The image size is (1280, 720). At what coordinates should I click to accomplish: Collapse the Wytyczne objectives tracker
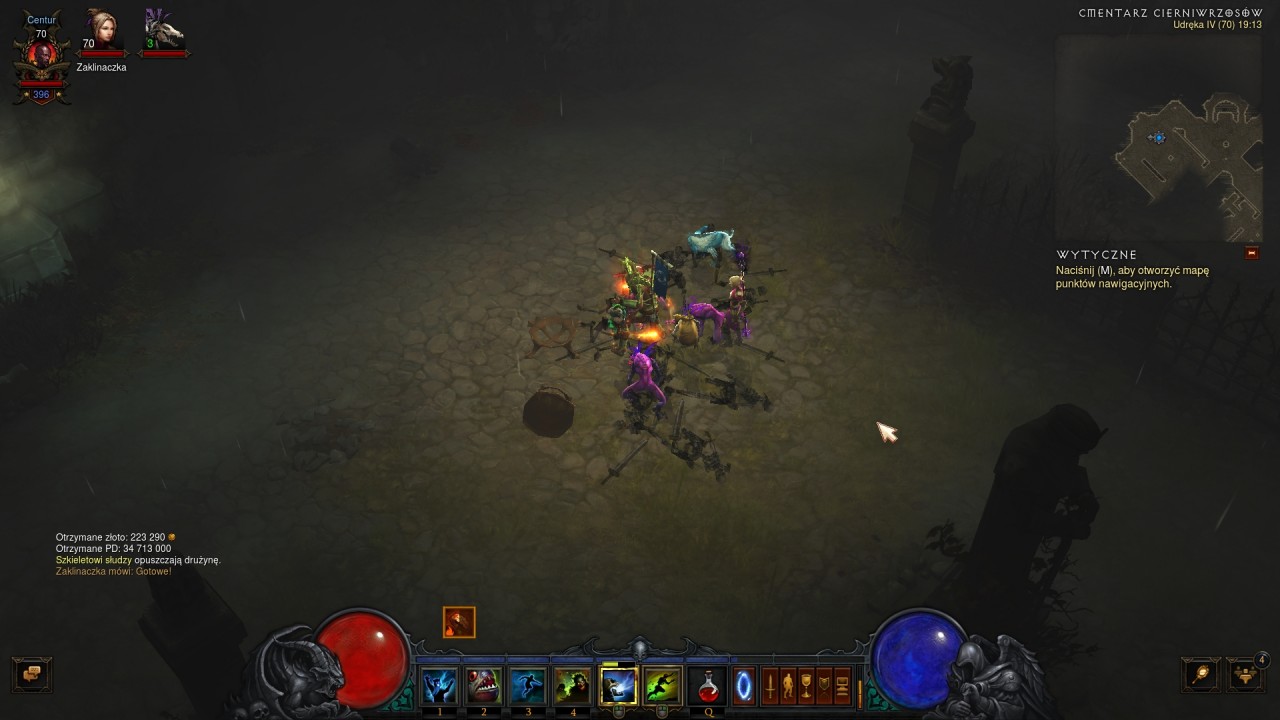click(x=1251, y=254)
